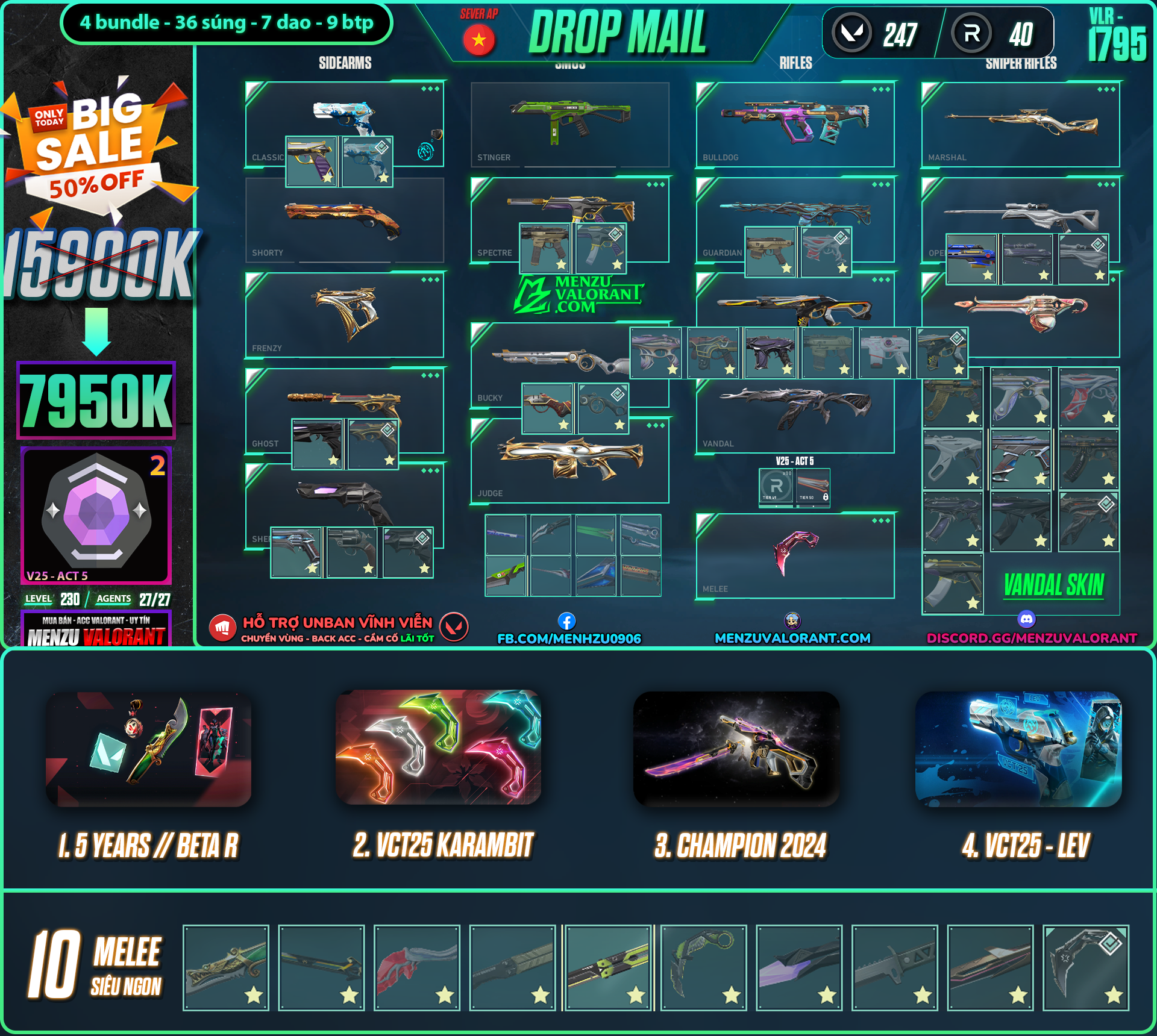View the VCT25 - LEV bundle thumbnail

(x=1018, y=749)
